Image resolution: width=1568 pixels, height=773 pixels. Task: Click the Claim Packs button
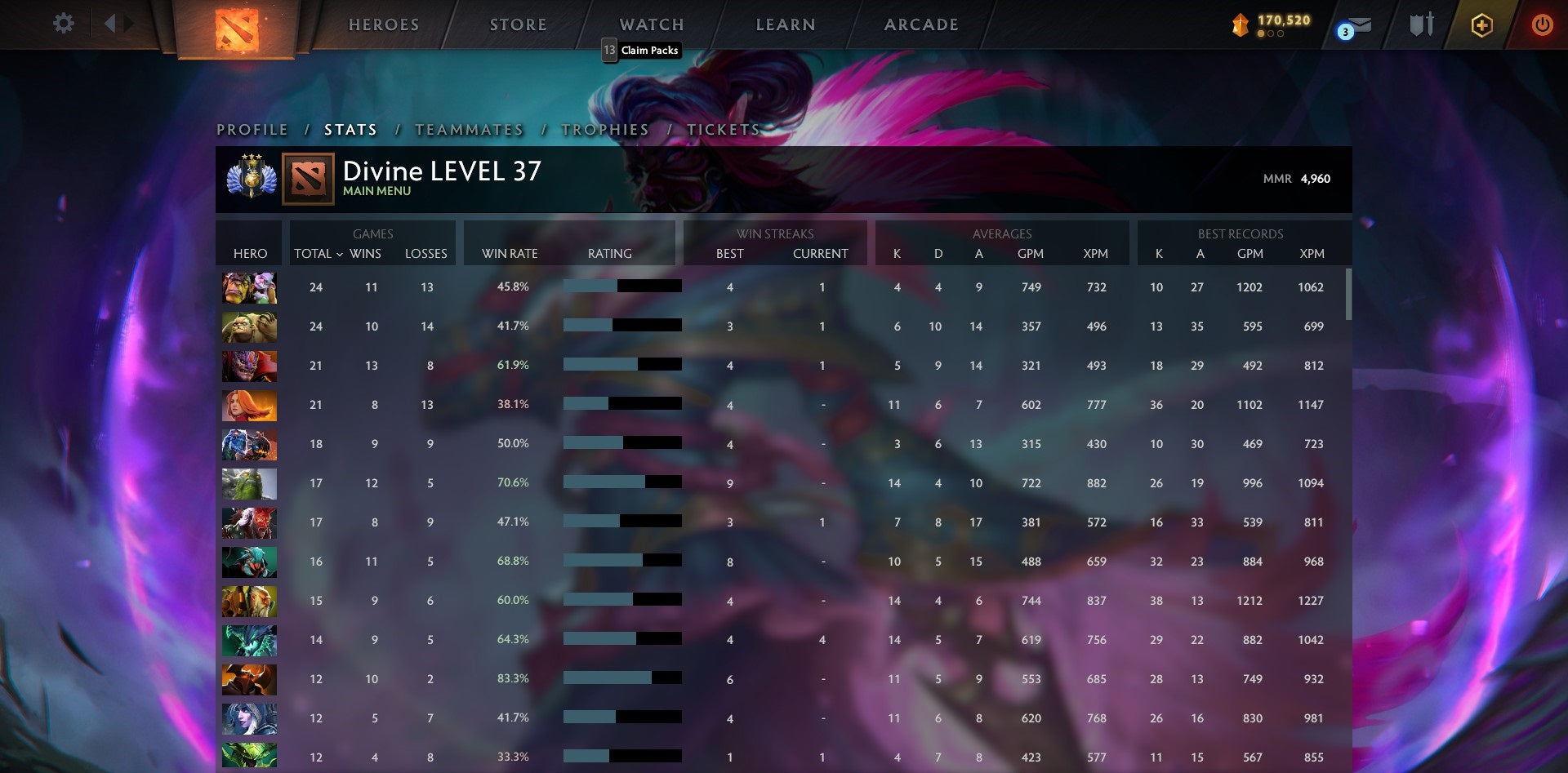pyautogui.click(x=640, y=50)
